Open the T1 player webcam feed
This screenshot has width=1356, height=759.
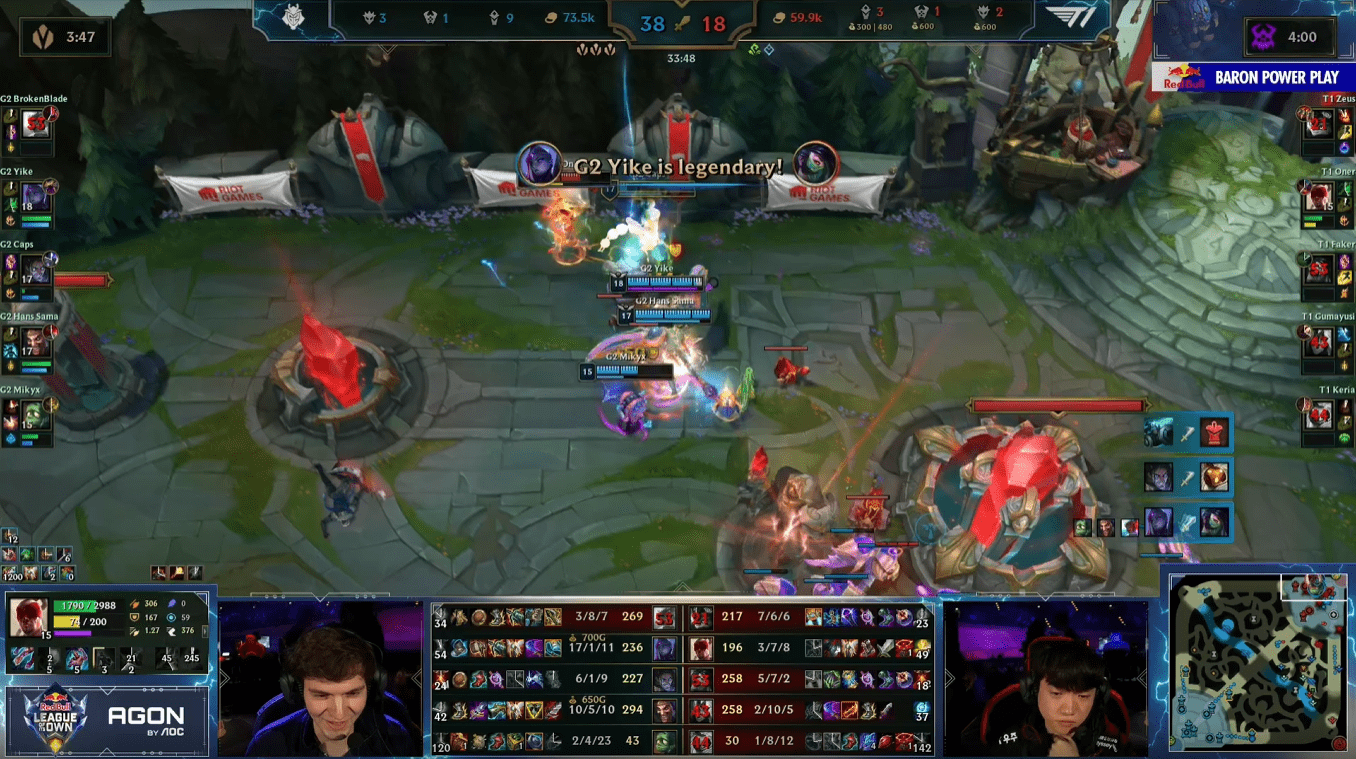tap(1045, 680)
